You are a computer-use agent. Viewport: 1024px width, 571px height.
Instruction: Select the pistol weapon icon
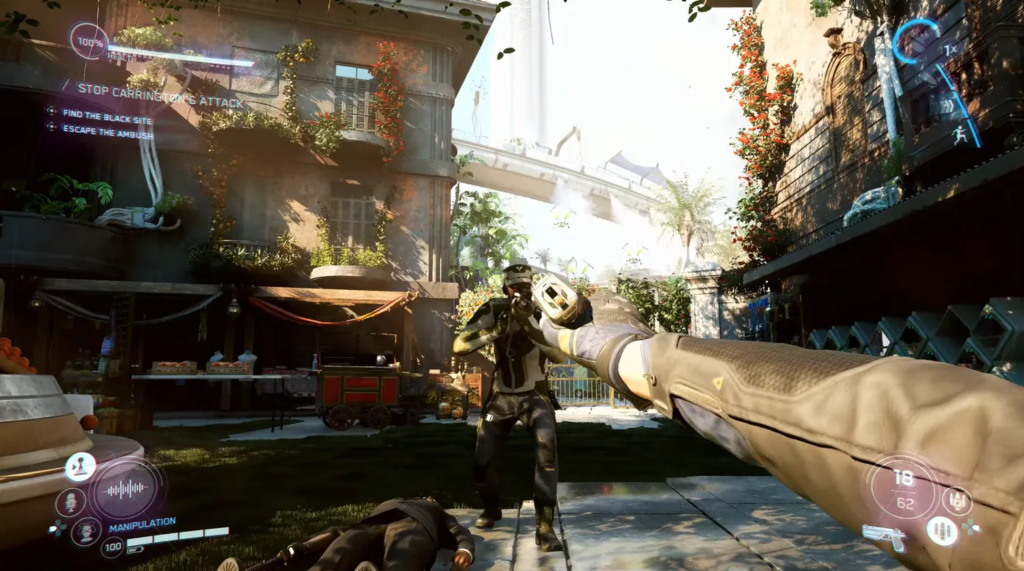(883, 536)
